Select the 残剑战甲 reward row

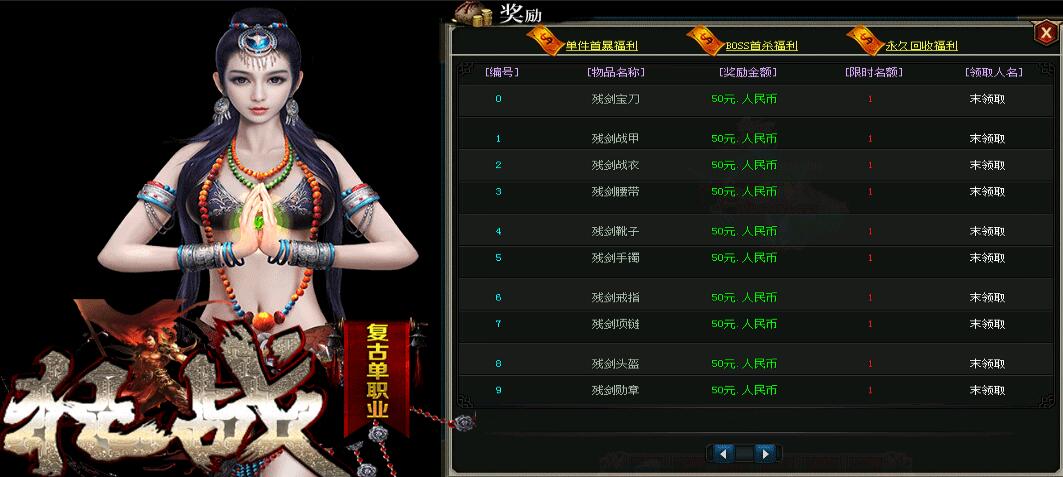[616, 139]
